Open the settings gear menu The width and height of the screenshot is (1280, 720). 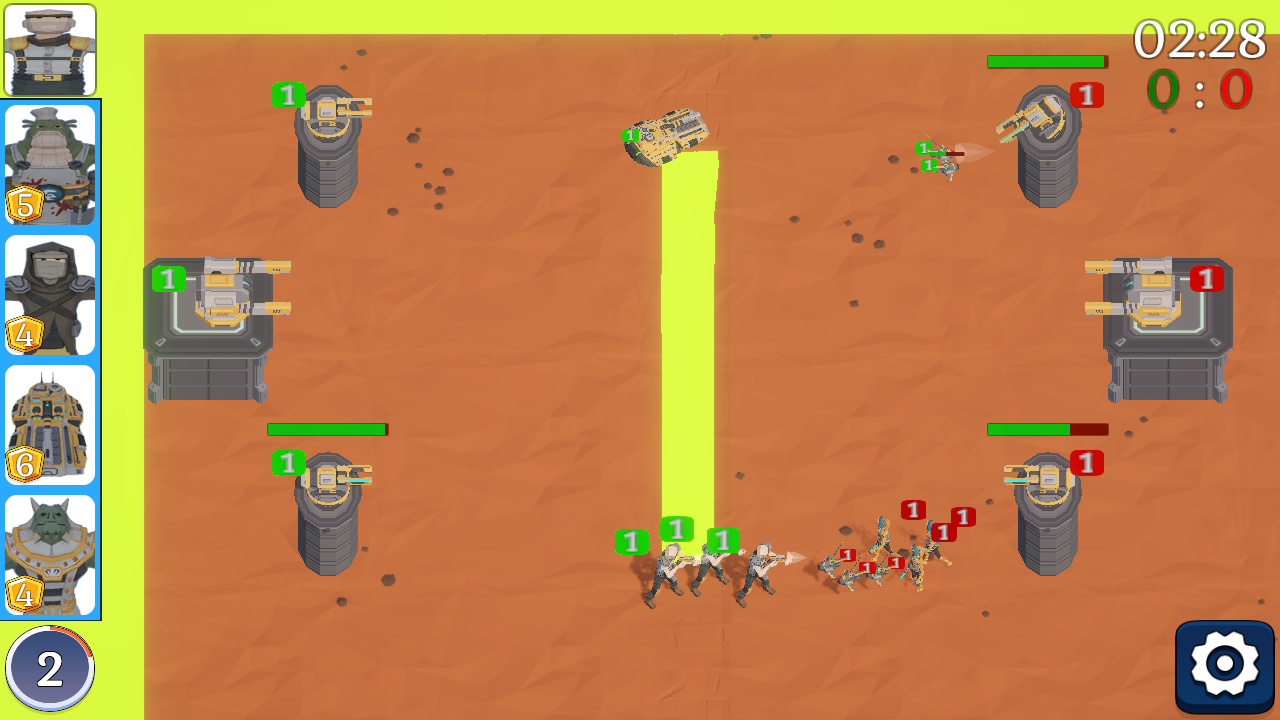point(1225,660)
